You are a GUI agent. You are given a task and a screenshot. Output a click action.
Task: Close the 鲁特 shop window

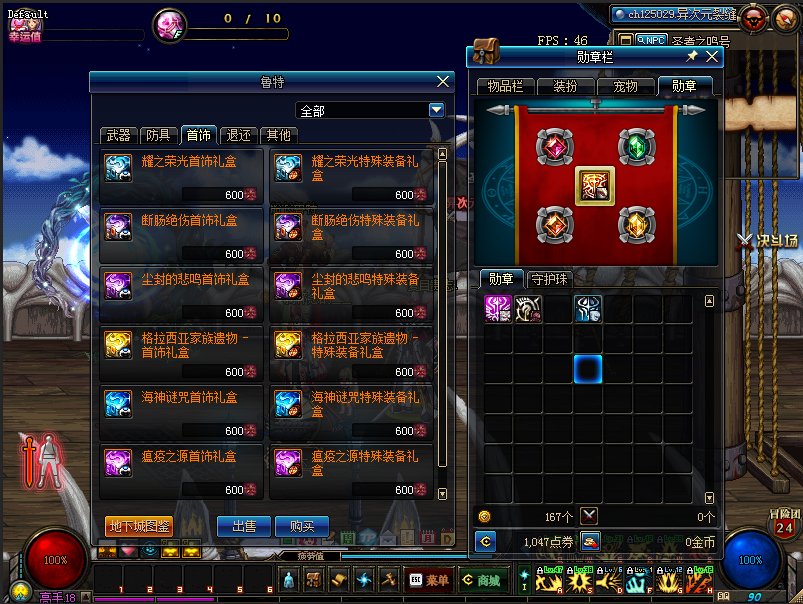[443, 82]
